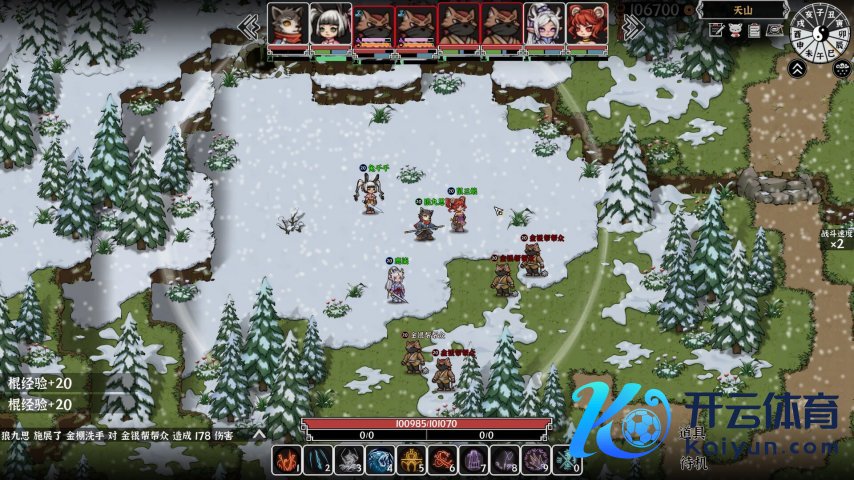854x480 pixels.
Task: Select the wolf portrait in turn order
Action: click(x=288, y=24)
